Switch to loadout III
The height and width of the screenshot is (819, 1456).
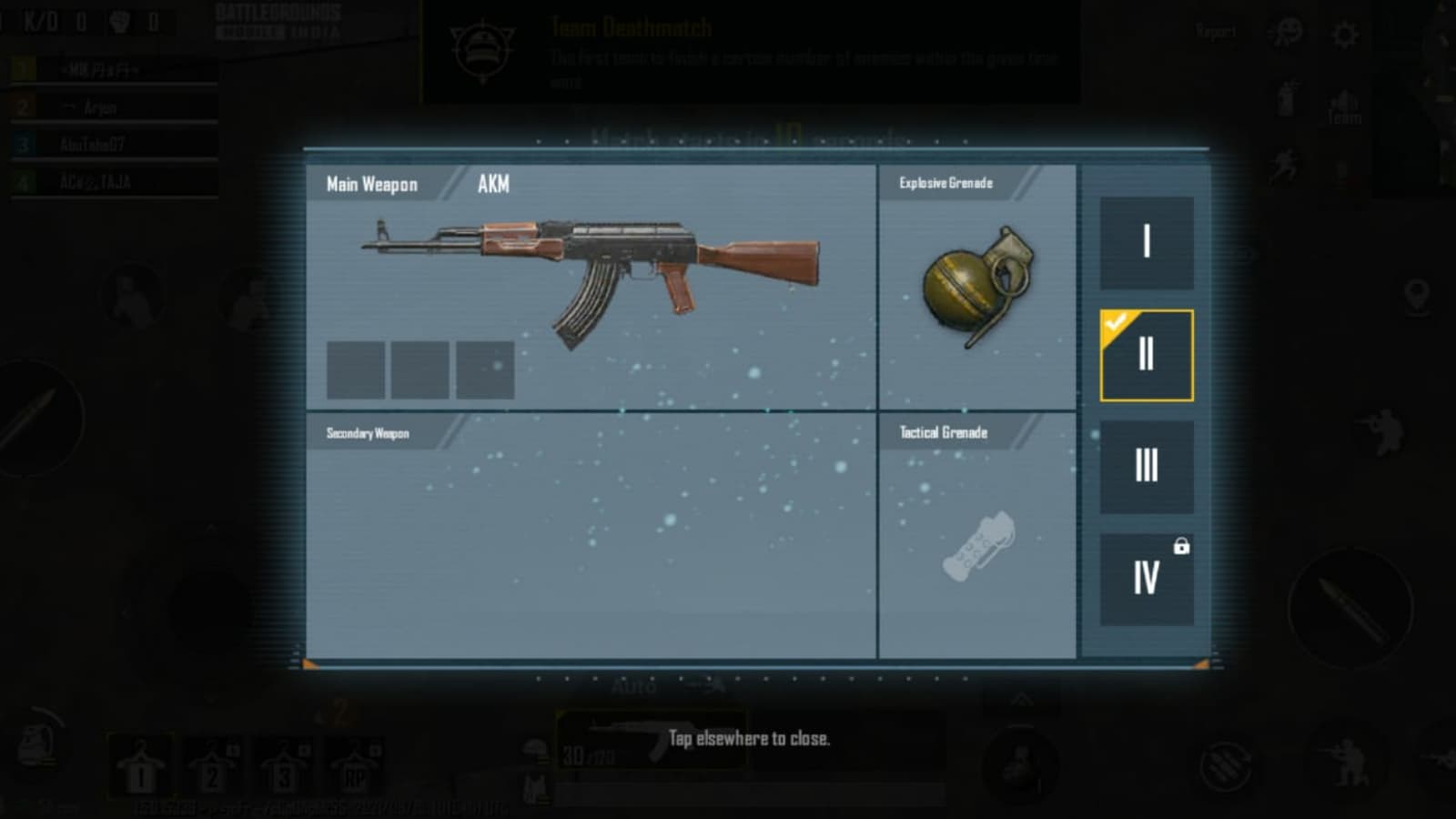coord(1146,467)
